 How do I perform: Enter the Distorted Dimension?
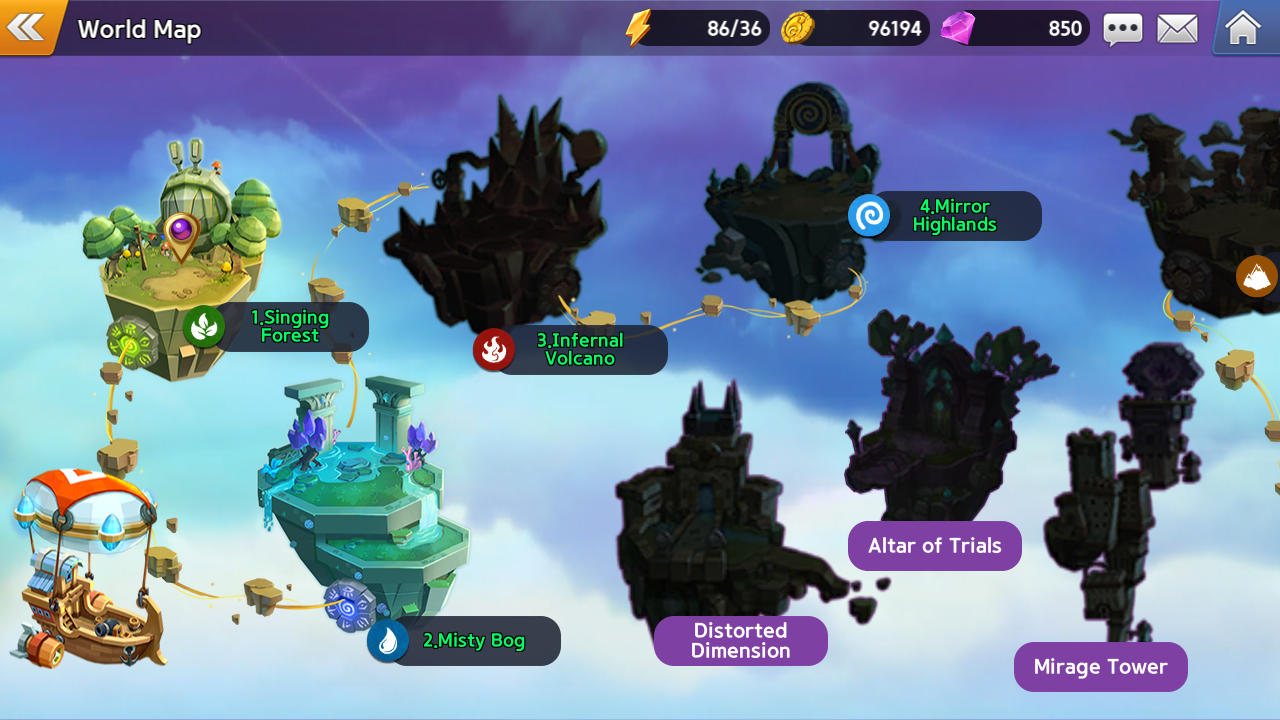pyautogui.click(x=740, y=641)
